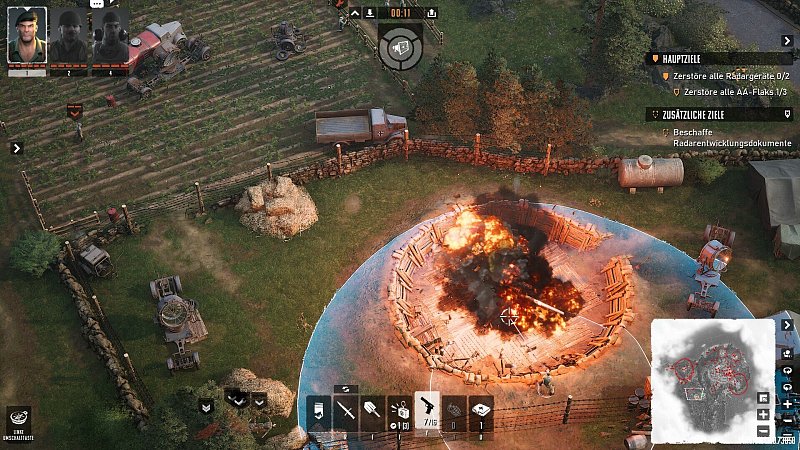The width and height of the screenshot is (800, 450).
Task: Select the headphone-wearing squad member portrait
Action: tap(110, 38)
